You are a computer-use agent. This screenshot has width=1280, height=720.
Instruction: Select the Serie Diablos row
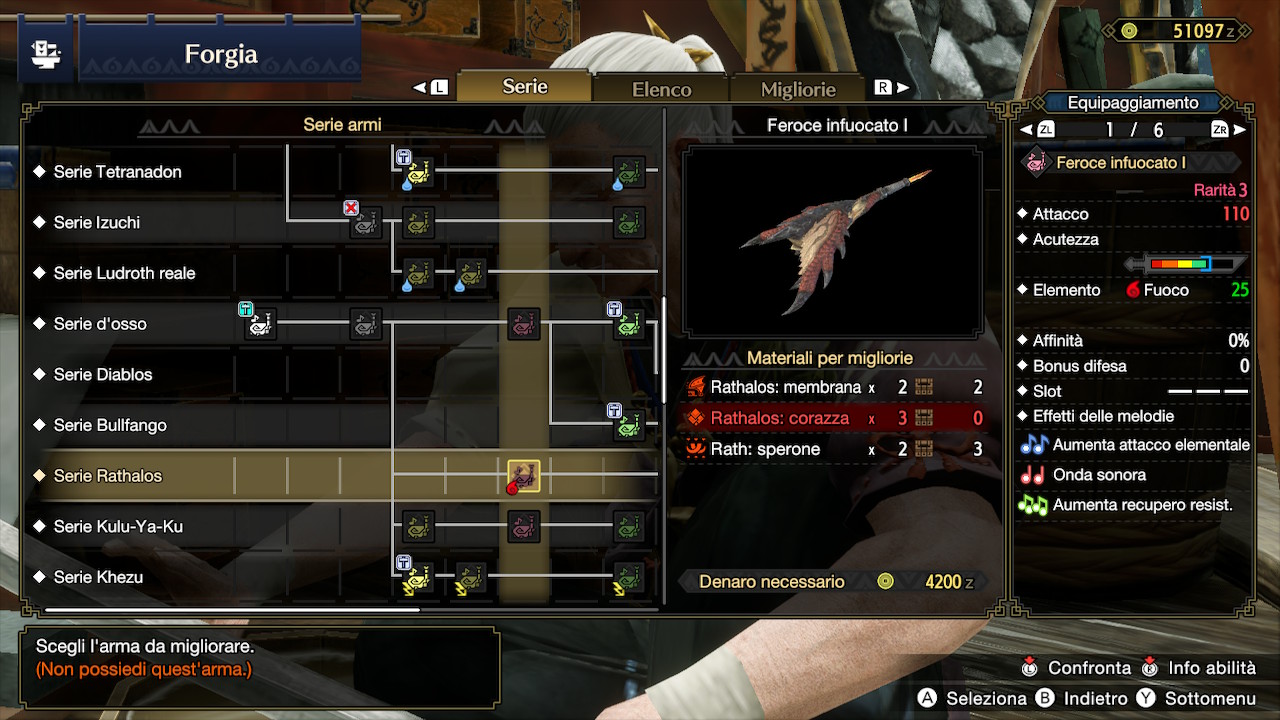click(103, 375)
